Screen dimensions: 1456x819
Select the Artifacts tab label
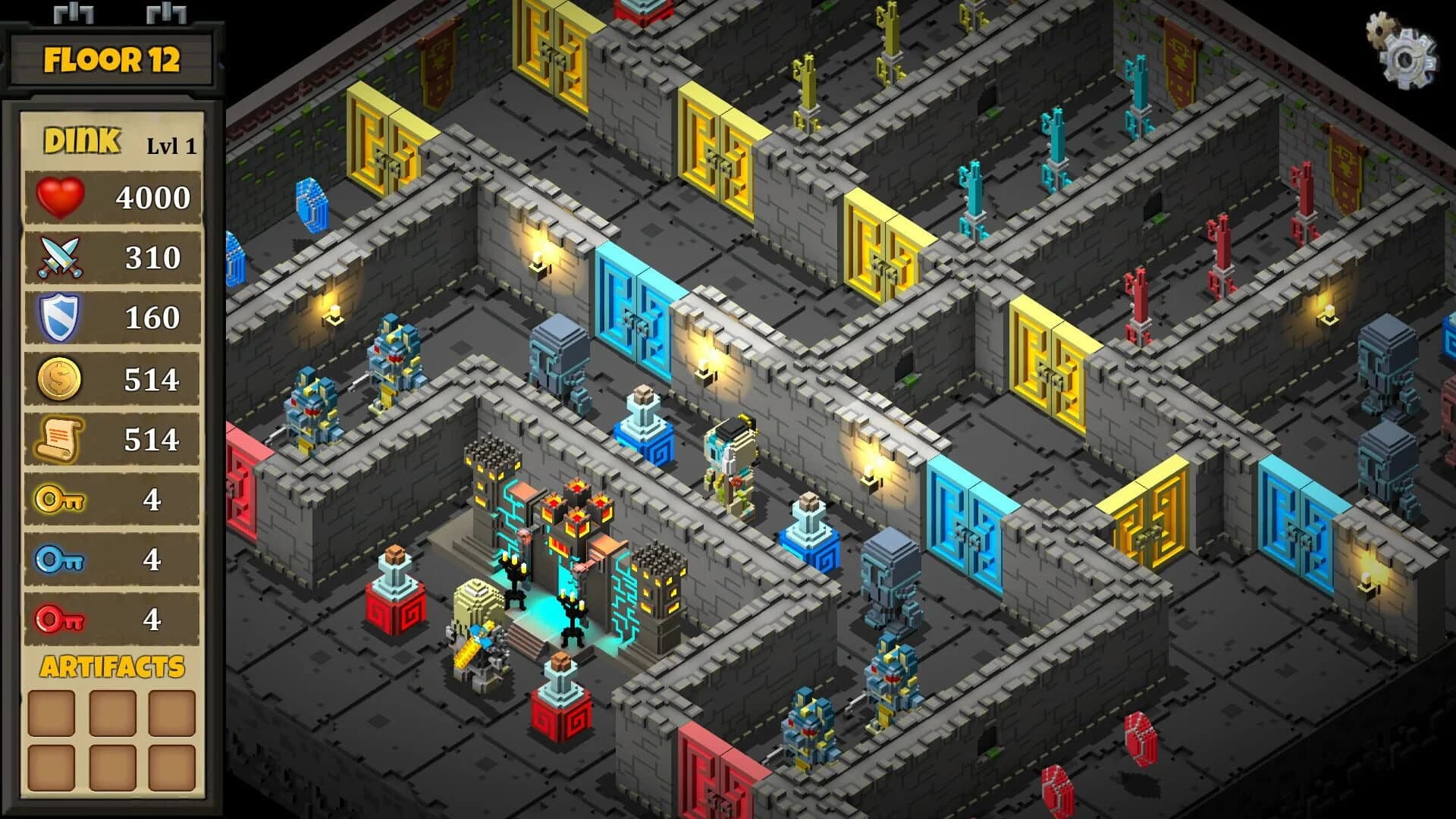[x=112, y=667]
